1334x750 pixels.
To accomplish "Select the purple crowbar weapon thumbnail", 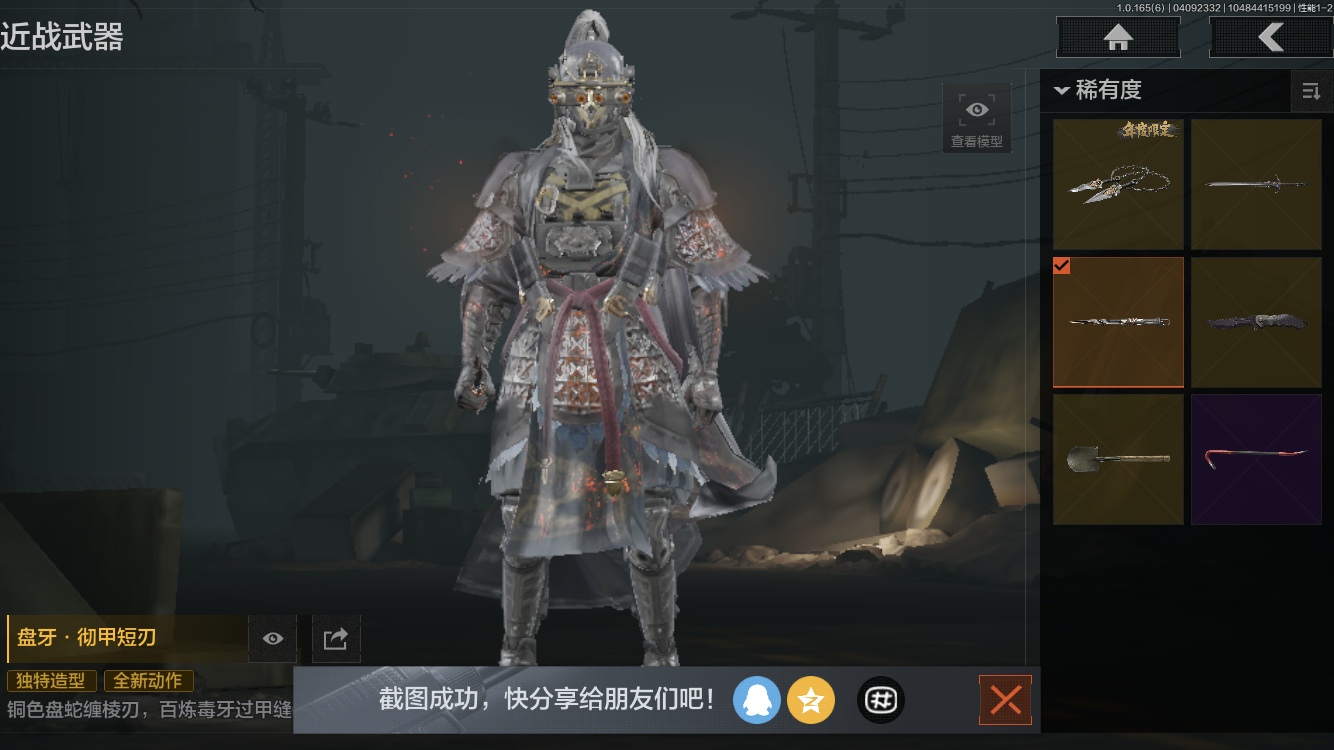I will [1256, 459].
